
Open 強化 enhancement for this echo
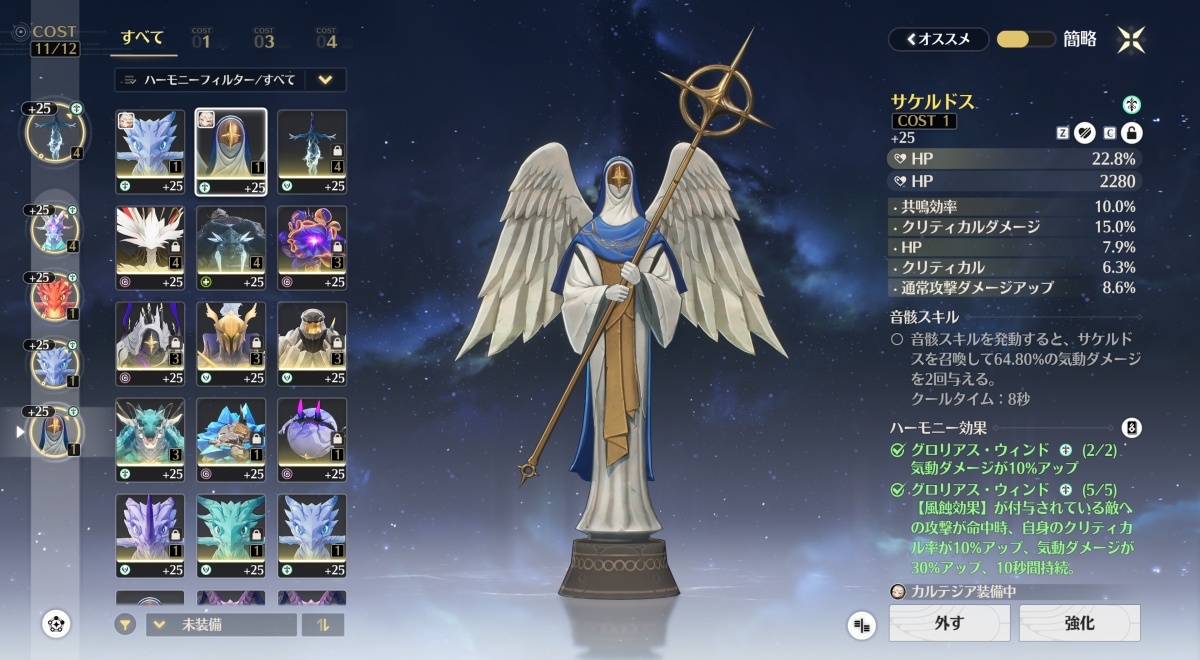click(1079, 623)
